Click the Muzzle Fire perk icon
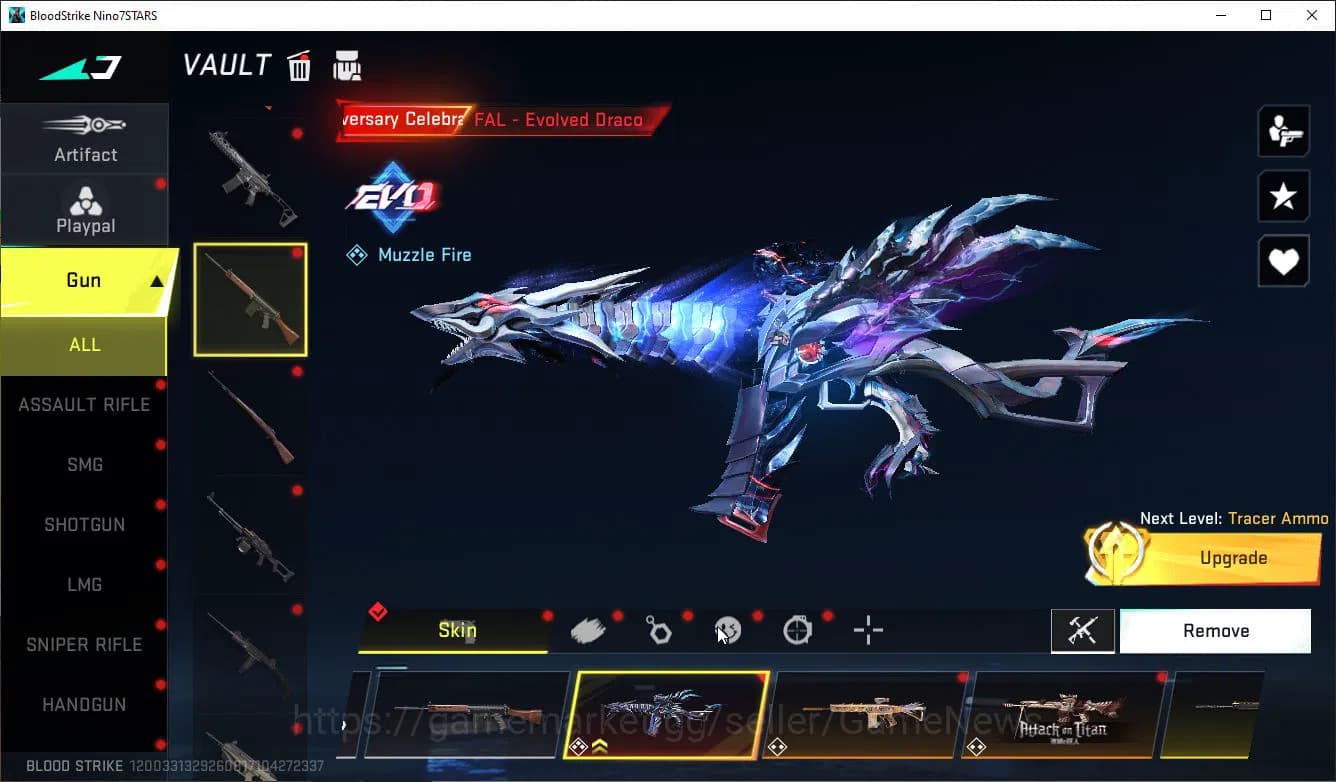Viewport: 1336px width, 782px height. point(356,254)
